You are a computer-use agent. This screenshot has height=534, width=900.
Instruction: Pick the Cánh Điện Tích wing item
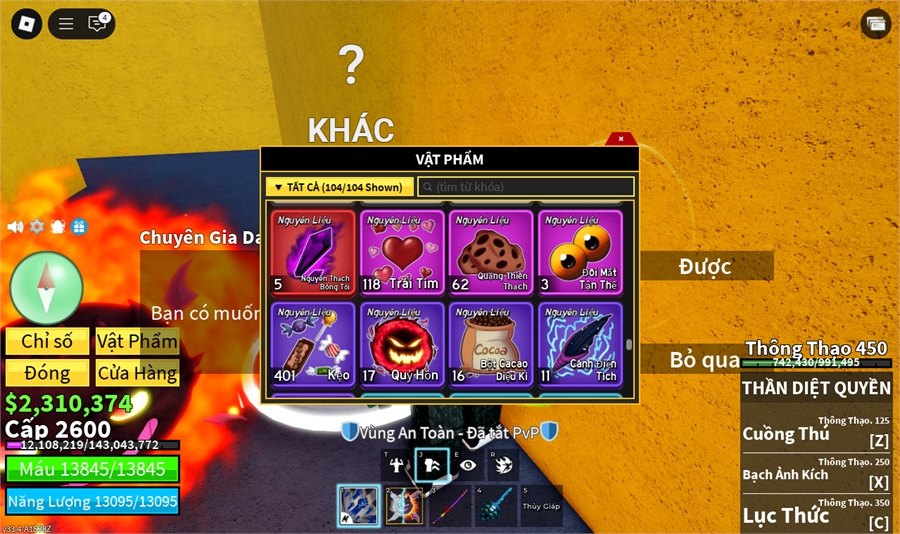tap(579, 344)
